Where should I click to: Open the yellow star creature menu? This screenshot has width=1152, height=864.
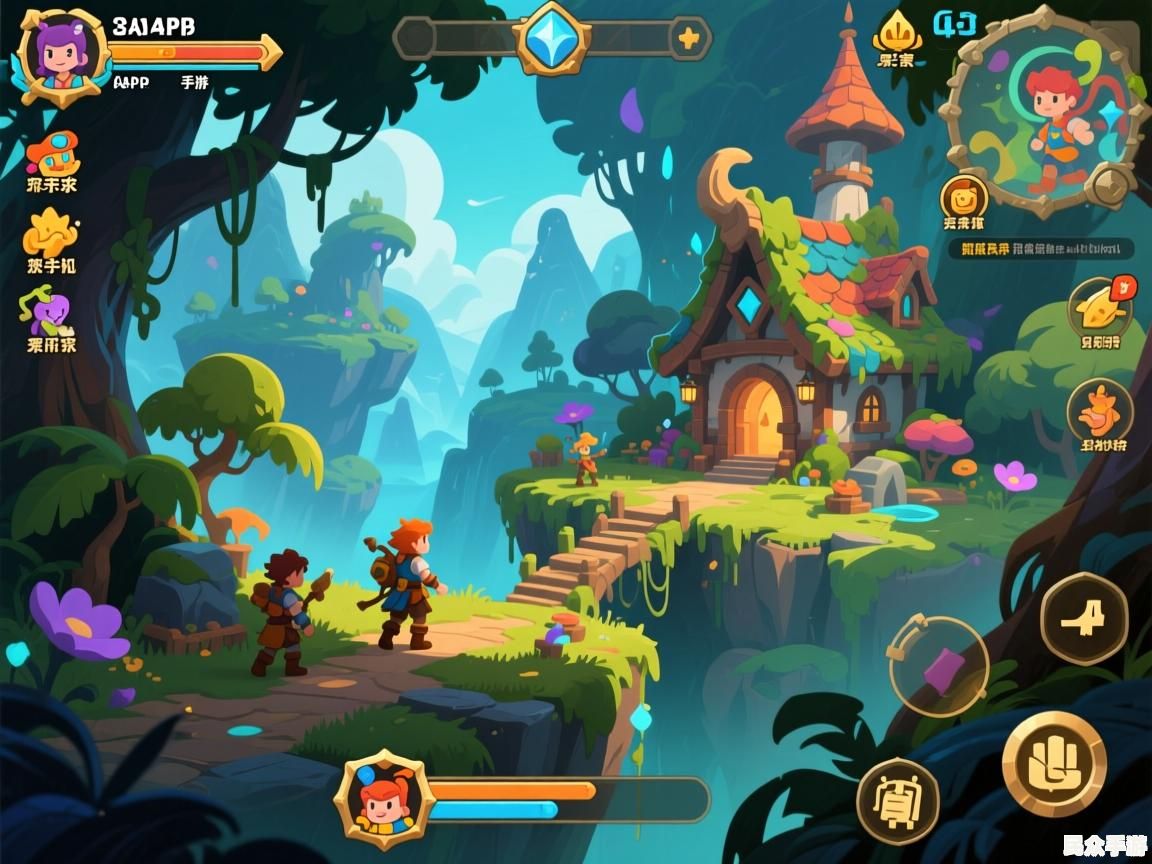click(50, 233)
